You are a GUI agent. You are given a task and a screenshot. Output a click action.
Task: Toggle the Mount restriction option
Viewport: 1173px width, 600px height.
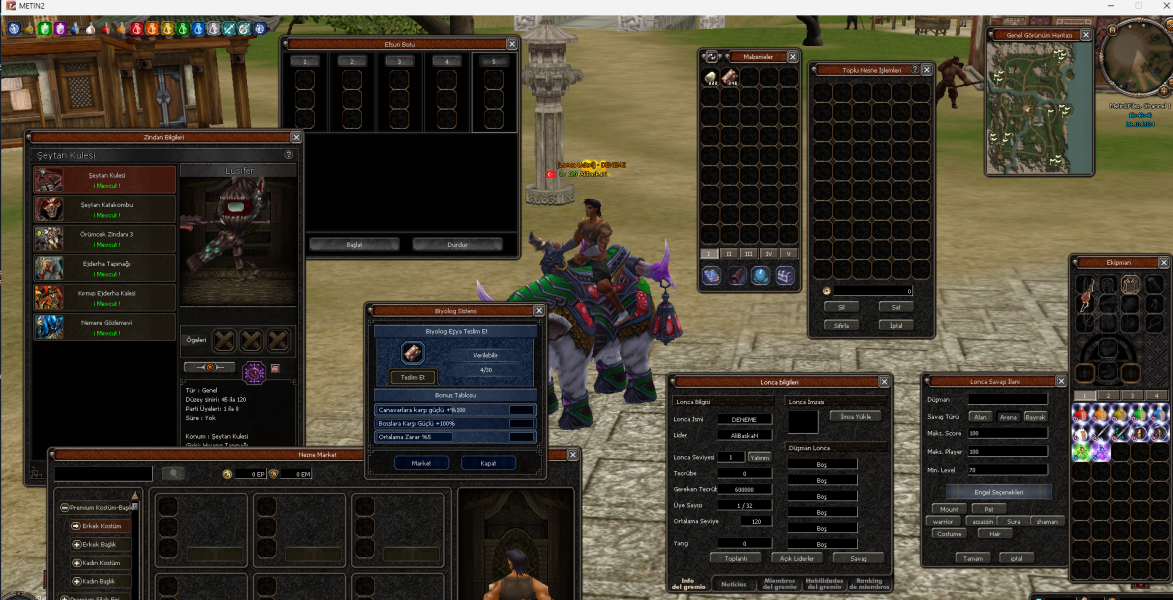click(x=949, y=509)
